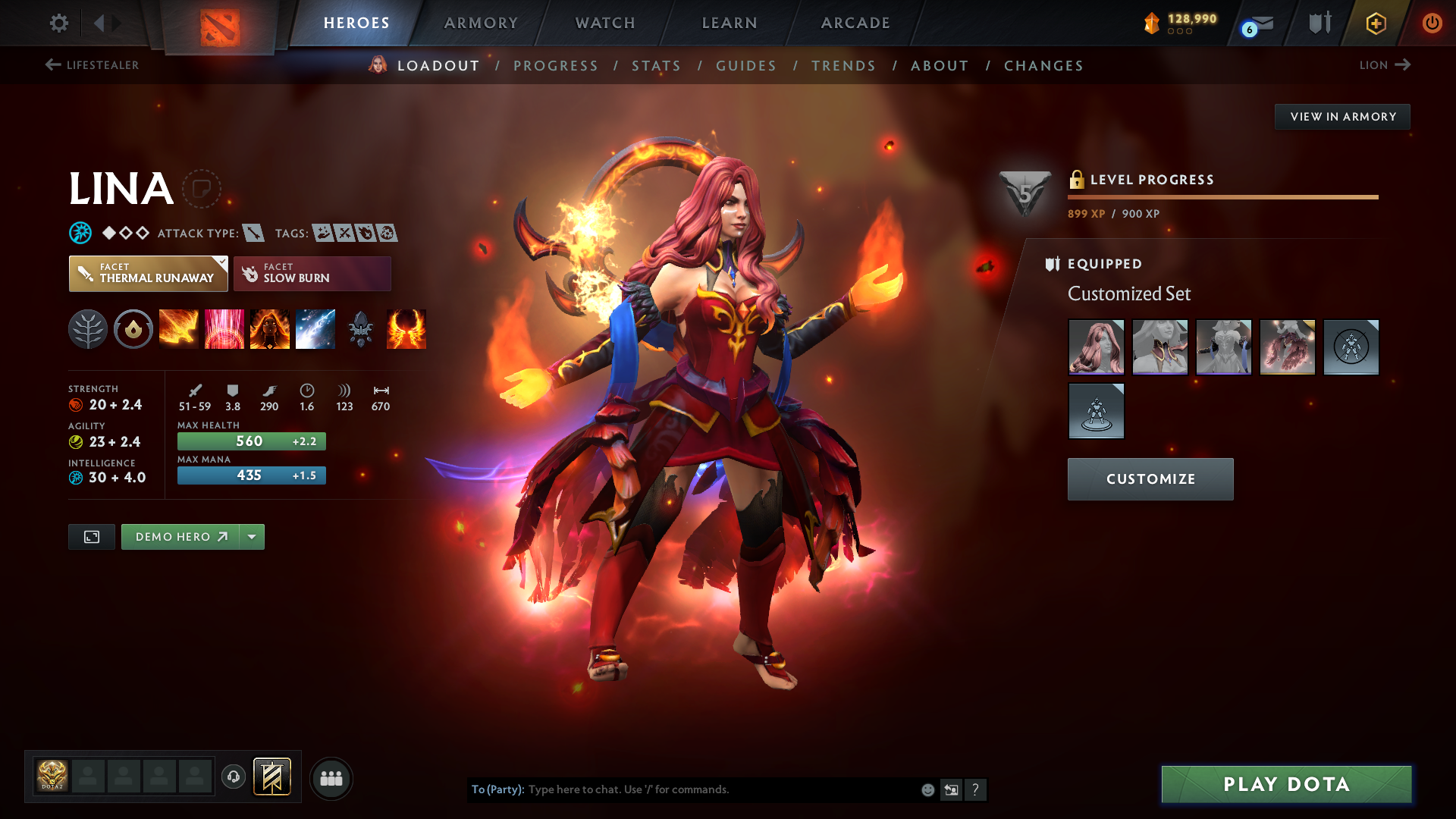Go to next hero Lion
1456x819 pixels.
pyautogui.click(x=1384, y=65)
